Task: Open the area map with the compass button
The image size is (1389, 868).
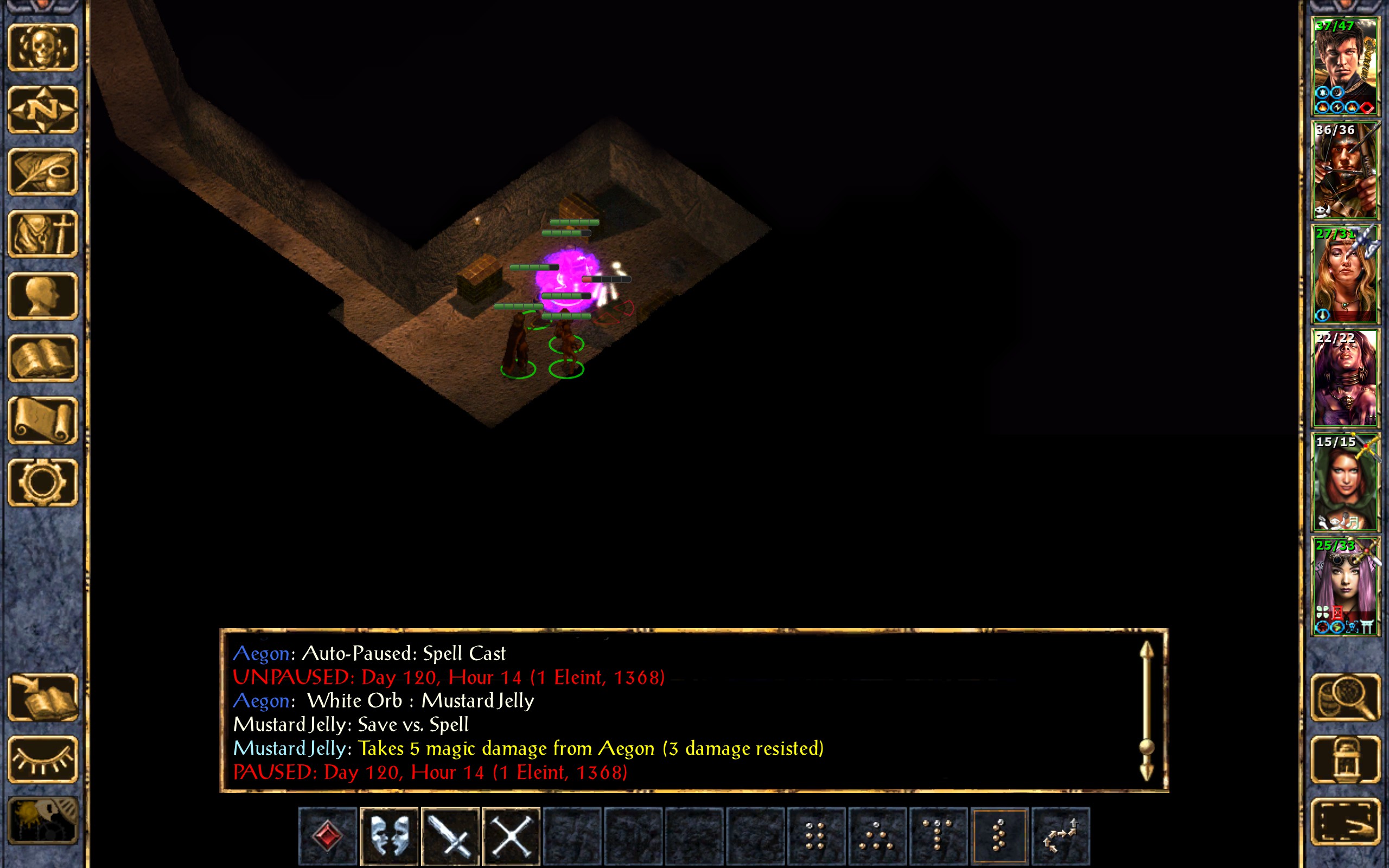Action: coord(43,110)
